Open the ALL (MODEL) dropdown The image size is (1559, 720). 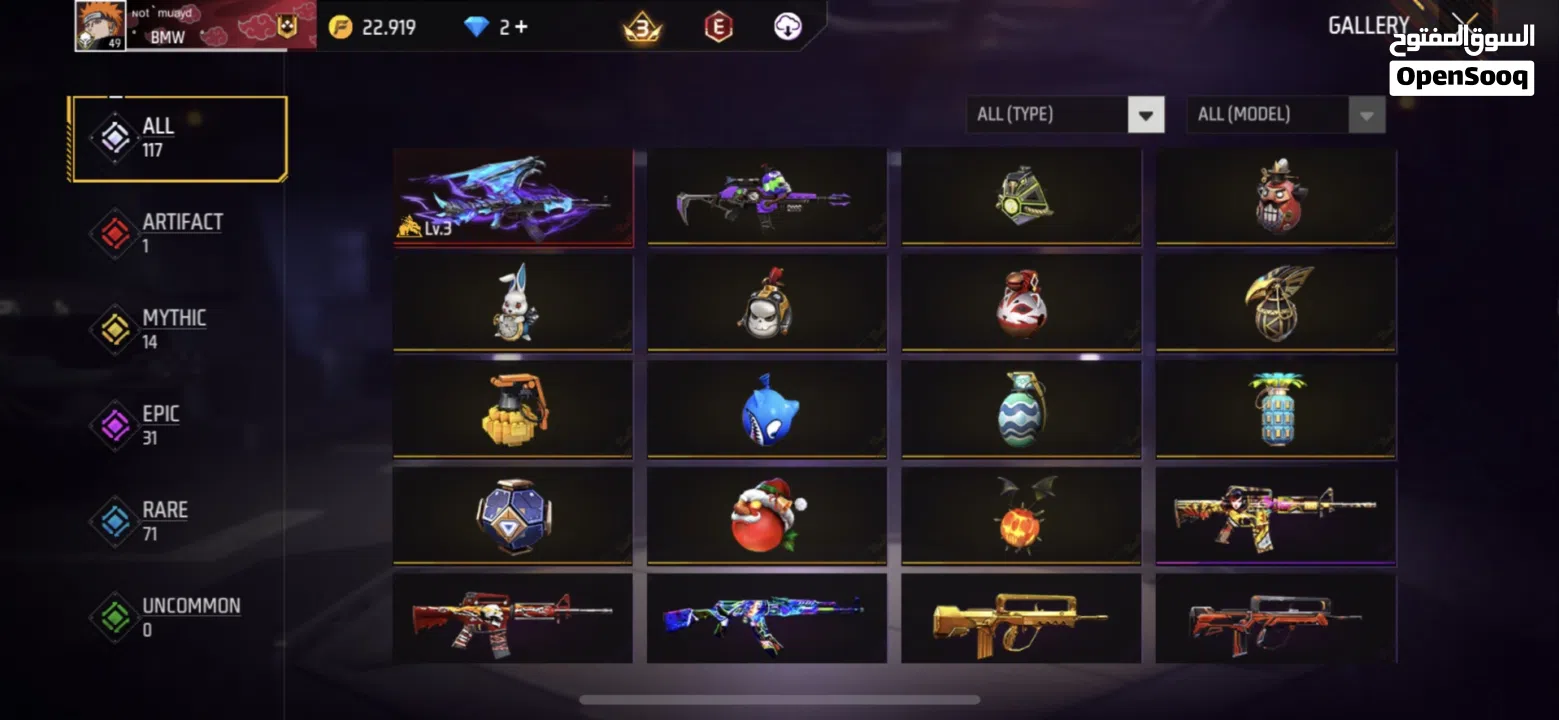click(x=1285, y=114)
